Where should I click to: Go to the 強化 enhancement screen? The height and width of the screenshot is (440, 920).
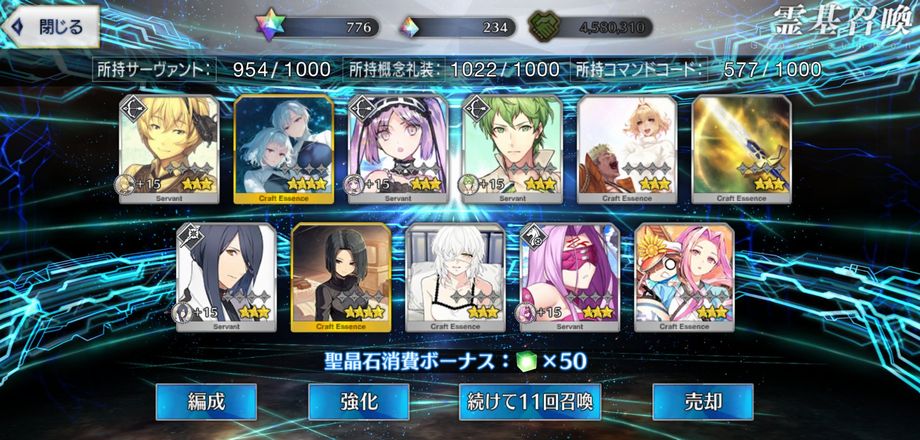click(x=358, y=402)
